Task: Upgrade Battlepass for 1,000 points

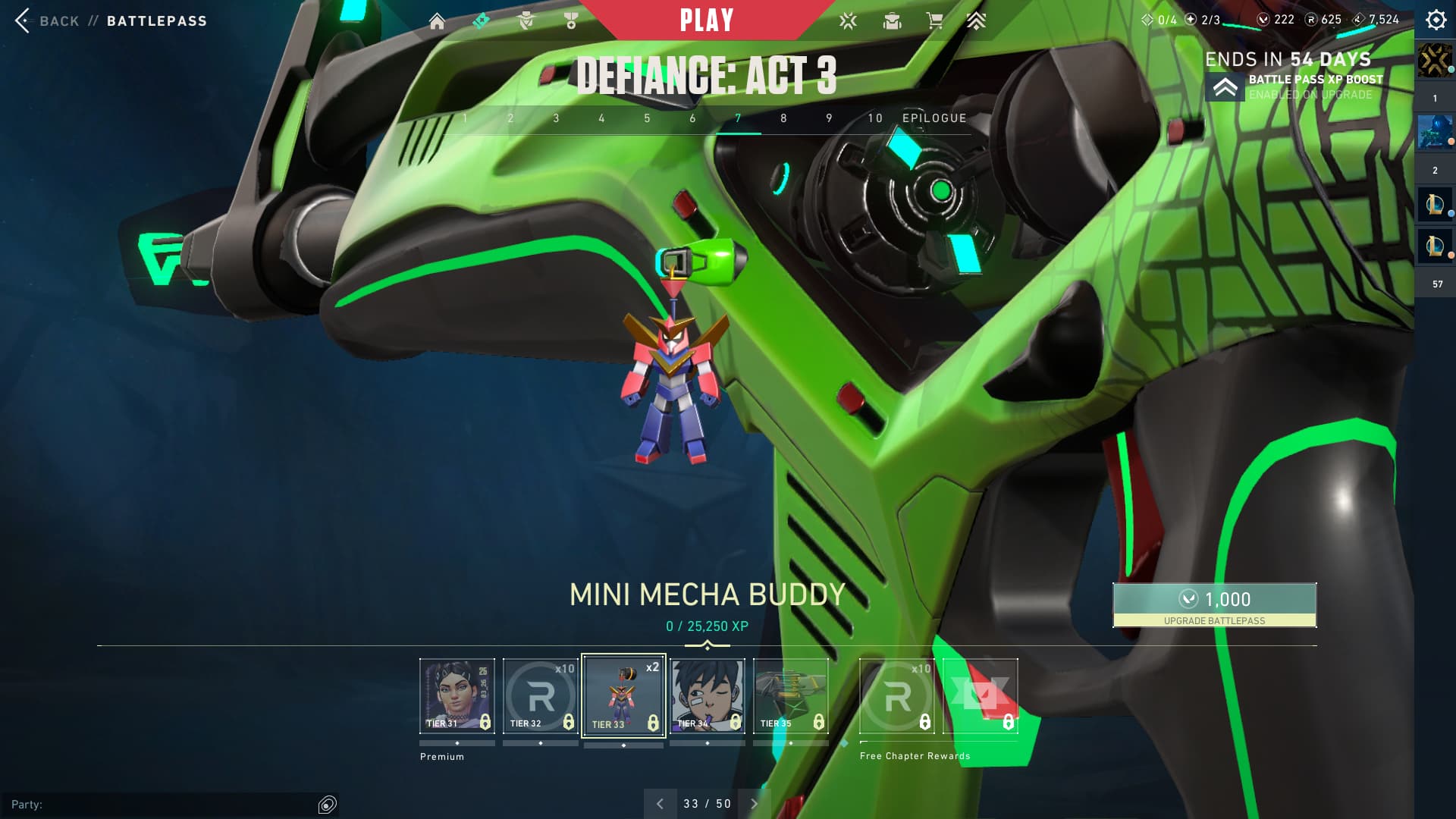Action: tap(1214, 604)
